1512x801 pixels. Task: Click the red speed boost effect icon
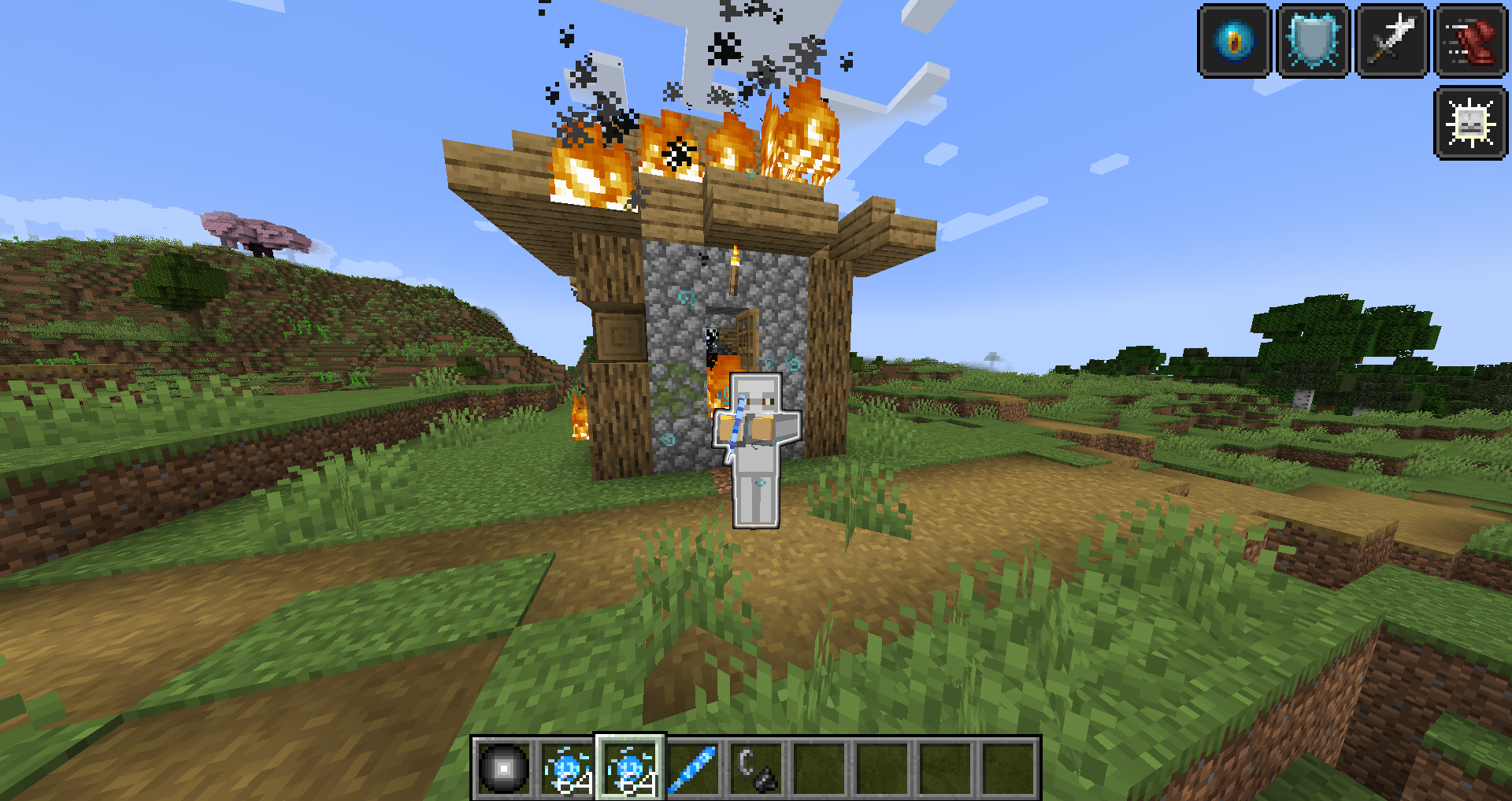1469,41
